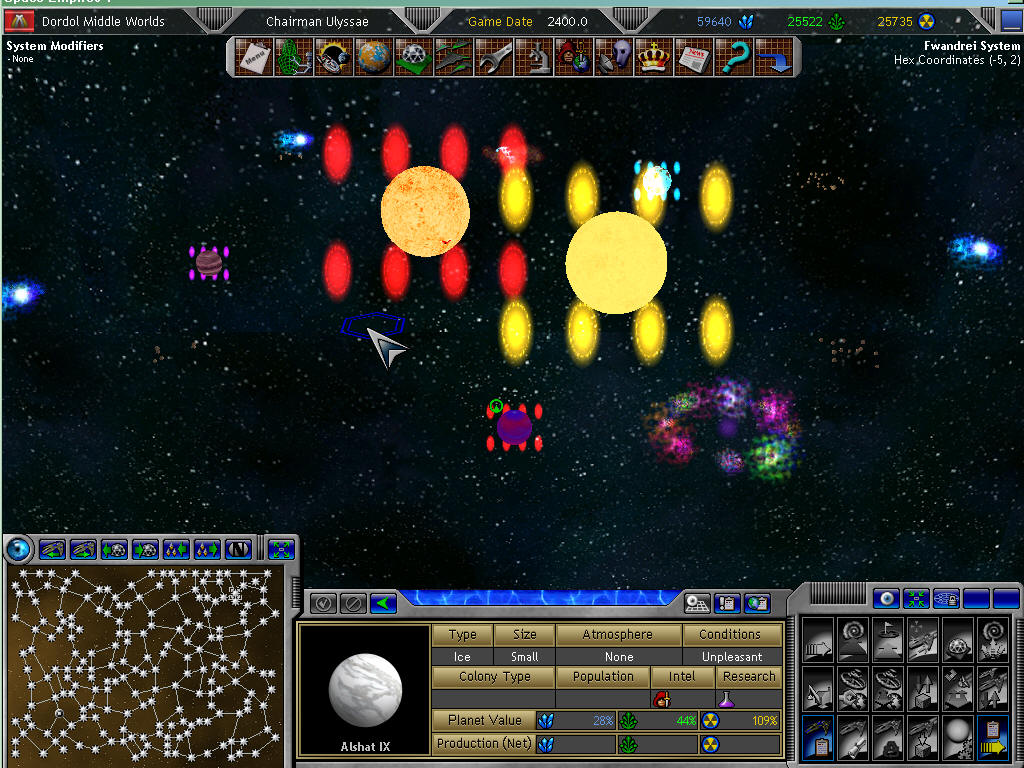Open the planets globe toolbar icon
1024x768 pixels.
(x=373, y=57)
